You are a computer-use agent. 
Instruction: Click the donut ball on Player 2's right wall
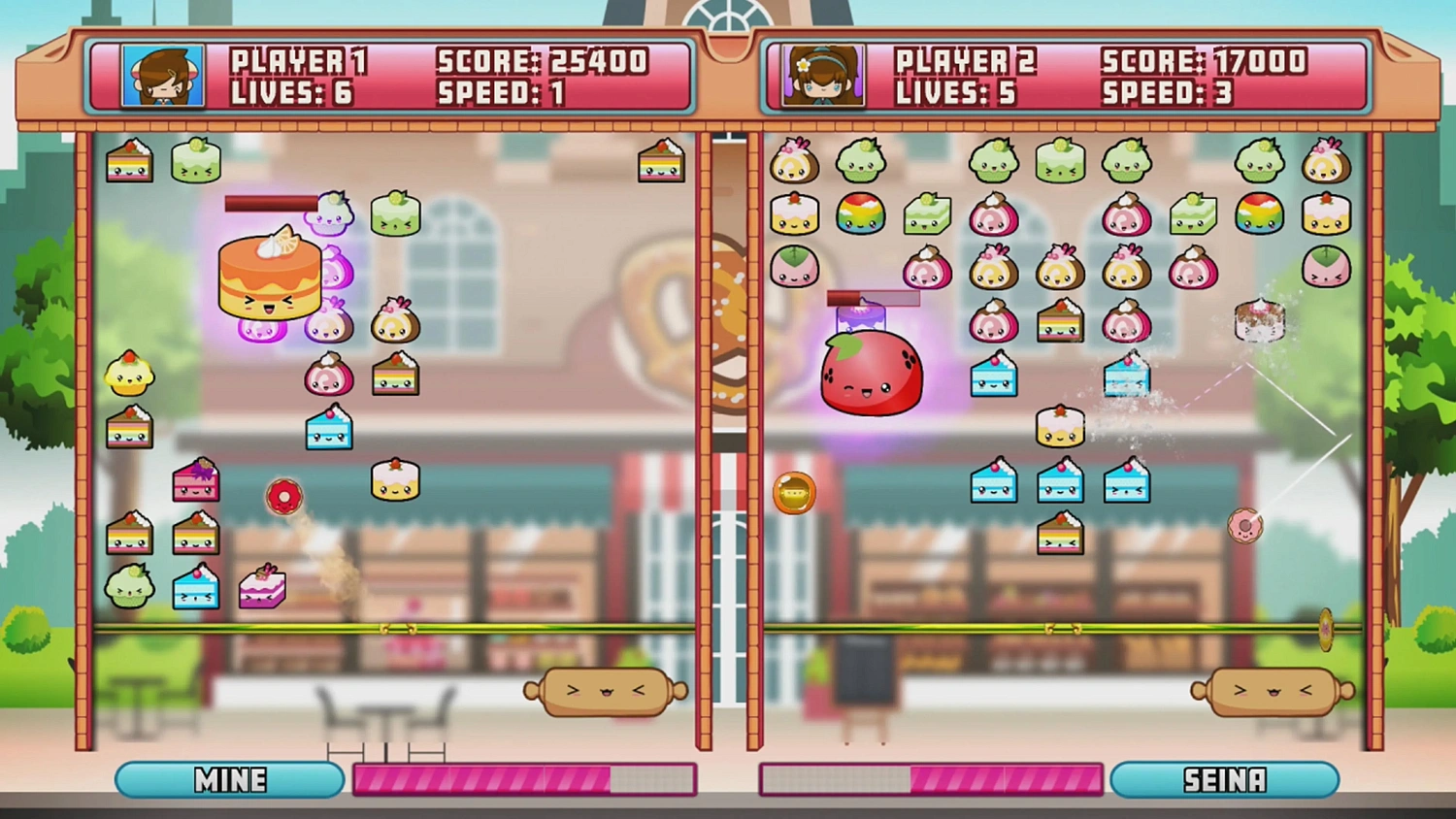1247,524
